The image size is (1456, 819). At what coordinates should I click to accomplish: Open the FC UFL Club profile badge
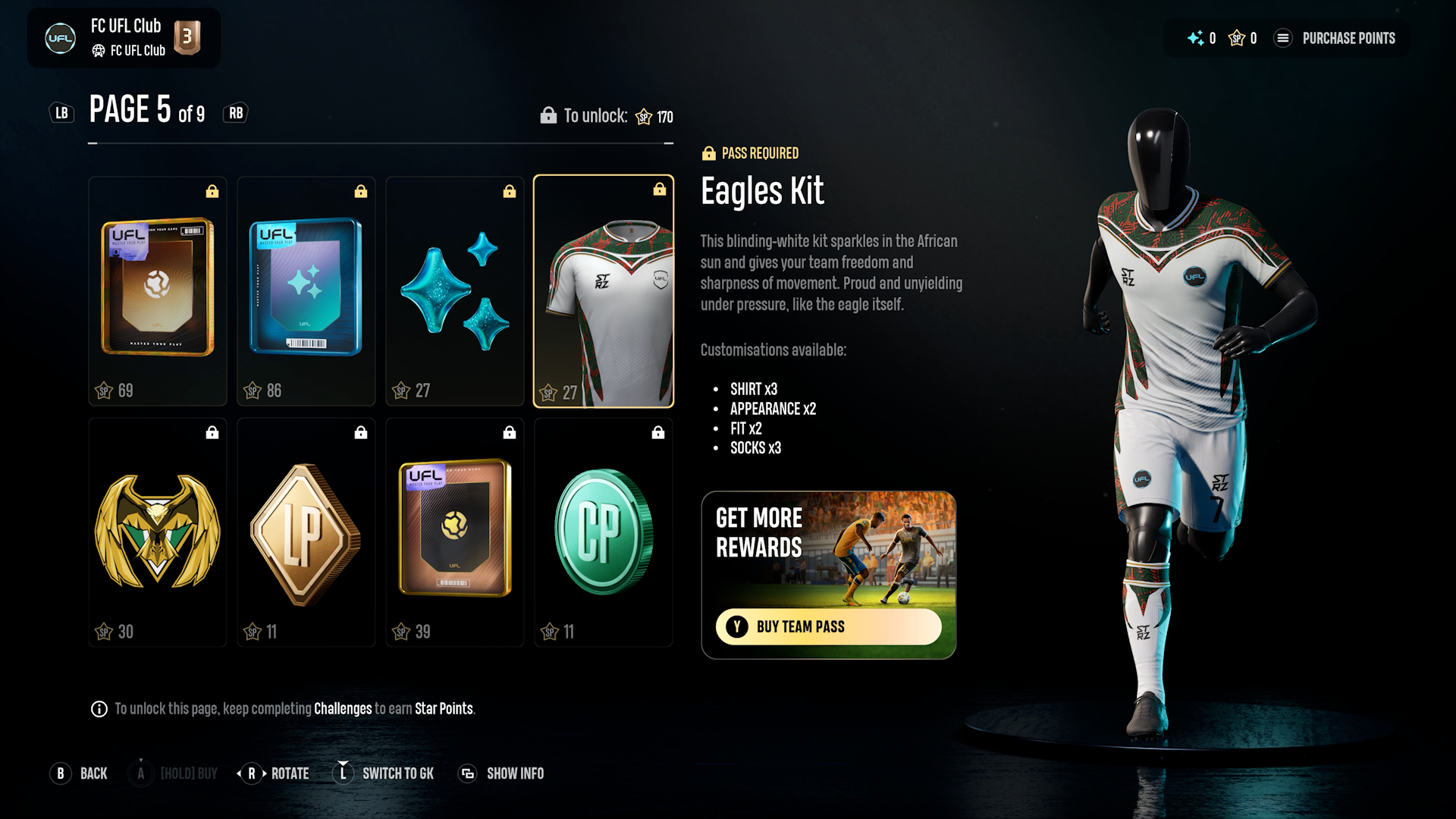(x=124, y=38)
